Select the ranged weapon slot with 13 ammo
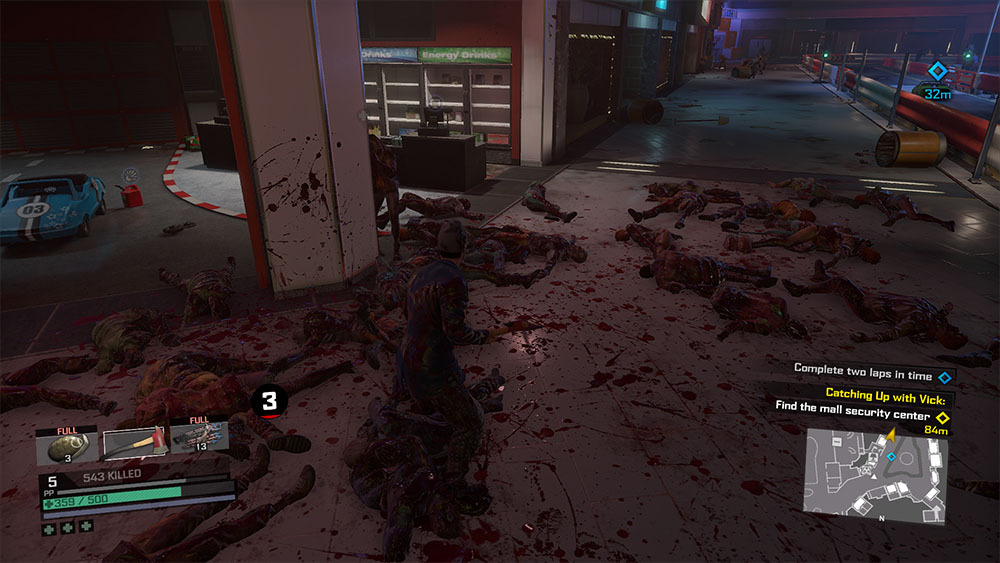This screenshot has width=1000, height=563. click(x=201, y=437)
